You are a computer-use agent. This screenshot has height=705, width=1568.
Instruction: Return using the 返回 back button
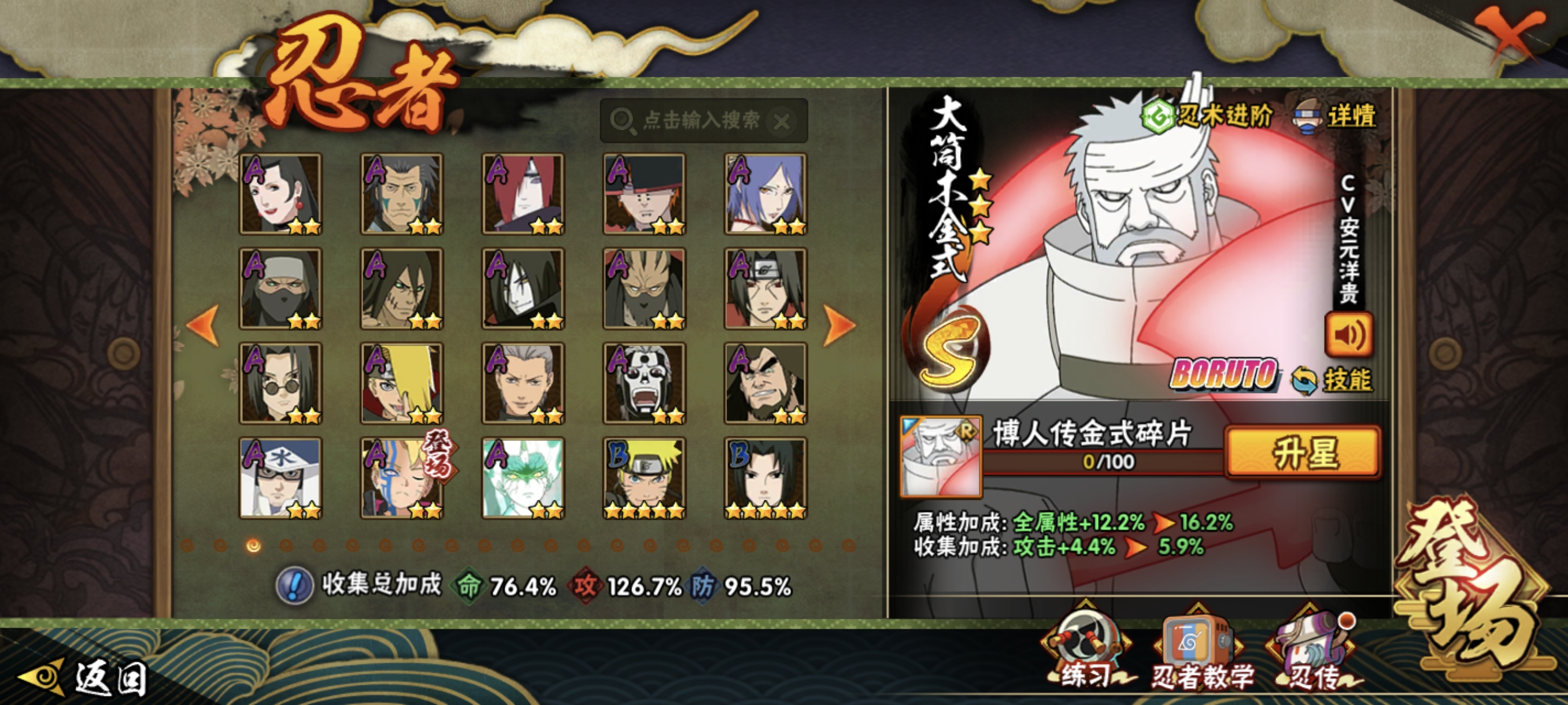point(85,677)
